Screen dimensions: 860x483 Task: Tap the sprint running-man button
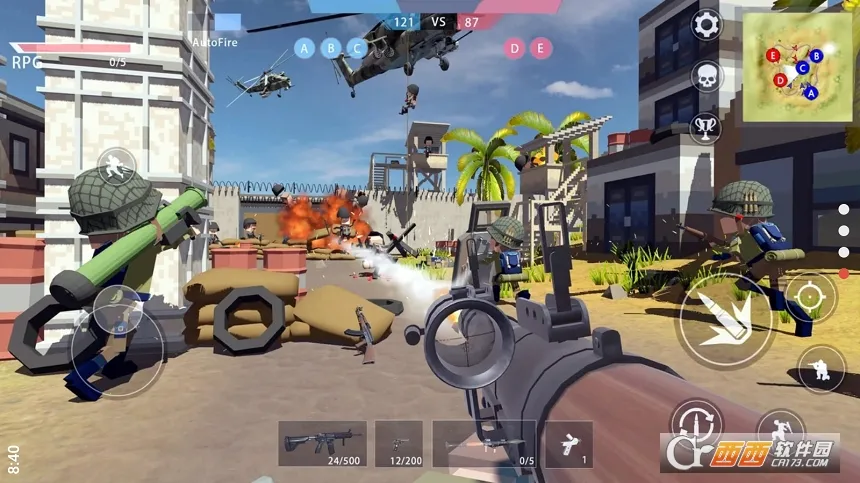pyautogui.click(x=117, y=167)
